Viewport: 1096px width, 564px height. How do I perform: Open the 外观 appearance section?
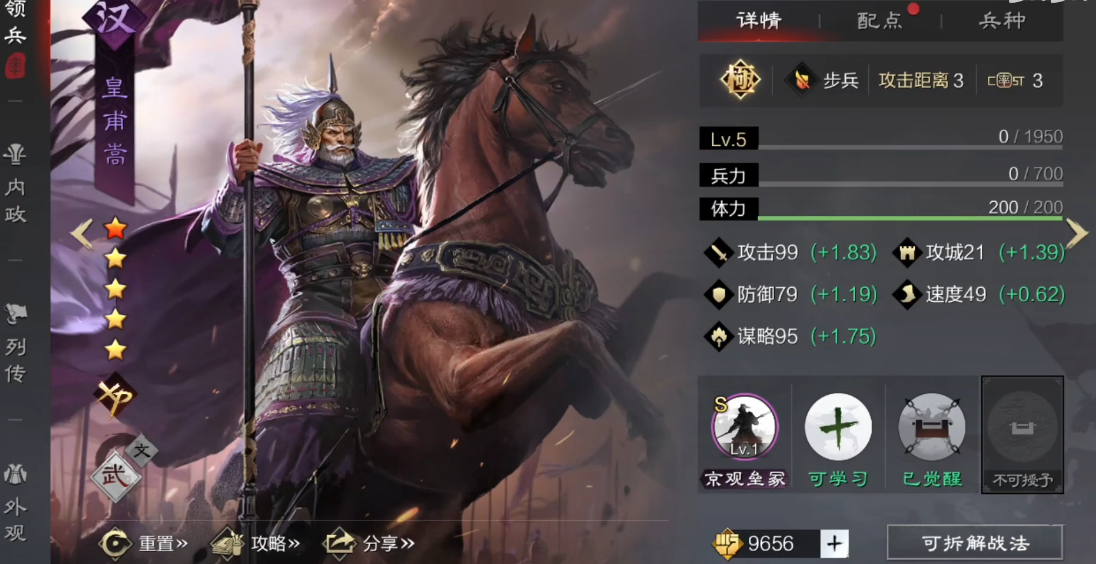[15, 505]
